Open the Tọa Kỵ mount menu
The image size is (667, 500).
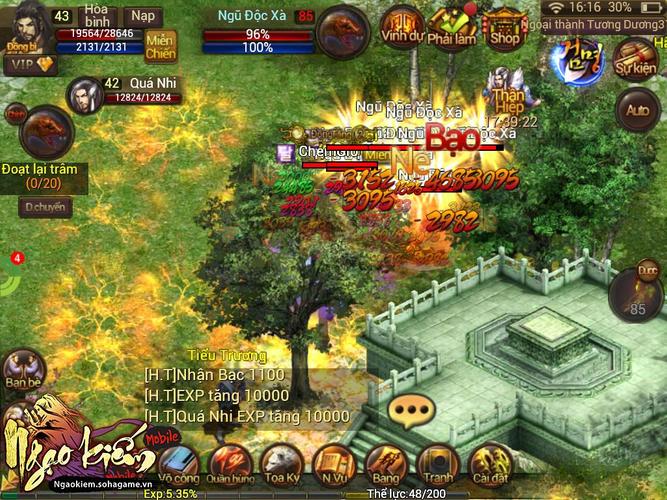pos(282,465)
